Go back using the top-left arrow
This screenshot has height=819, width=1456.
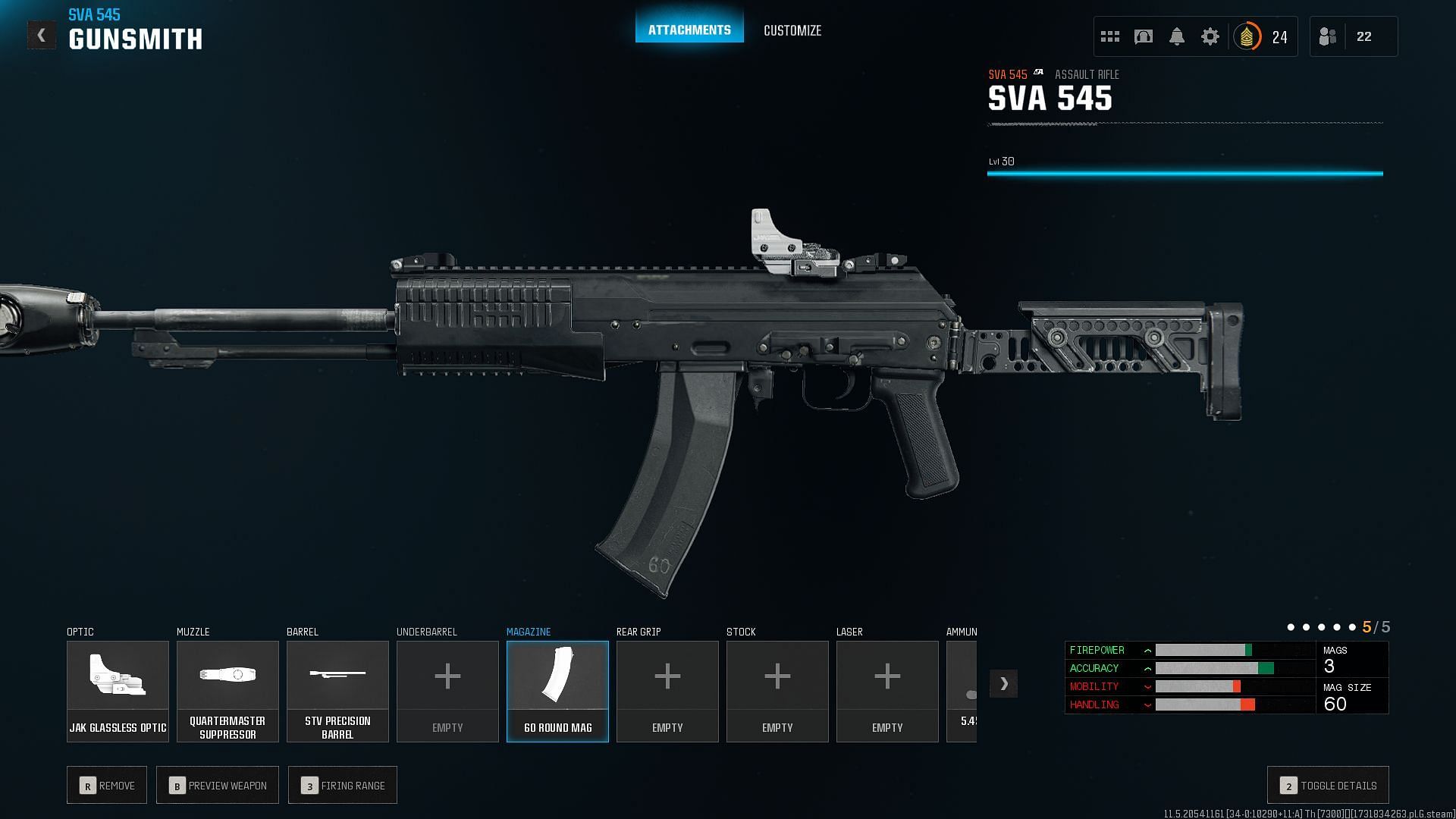click(x=42, y=35)
